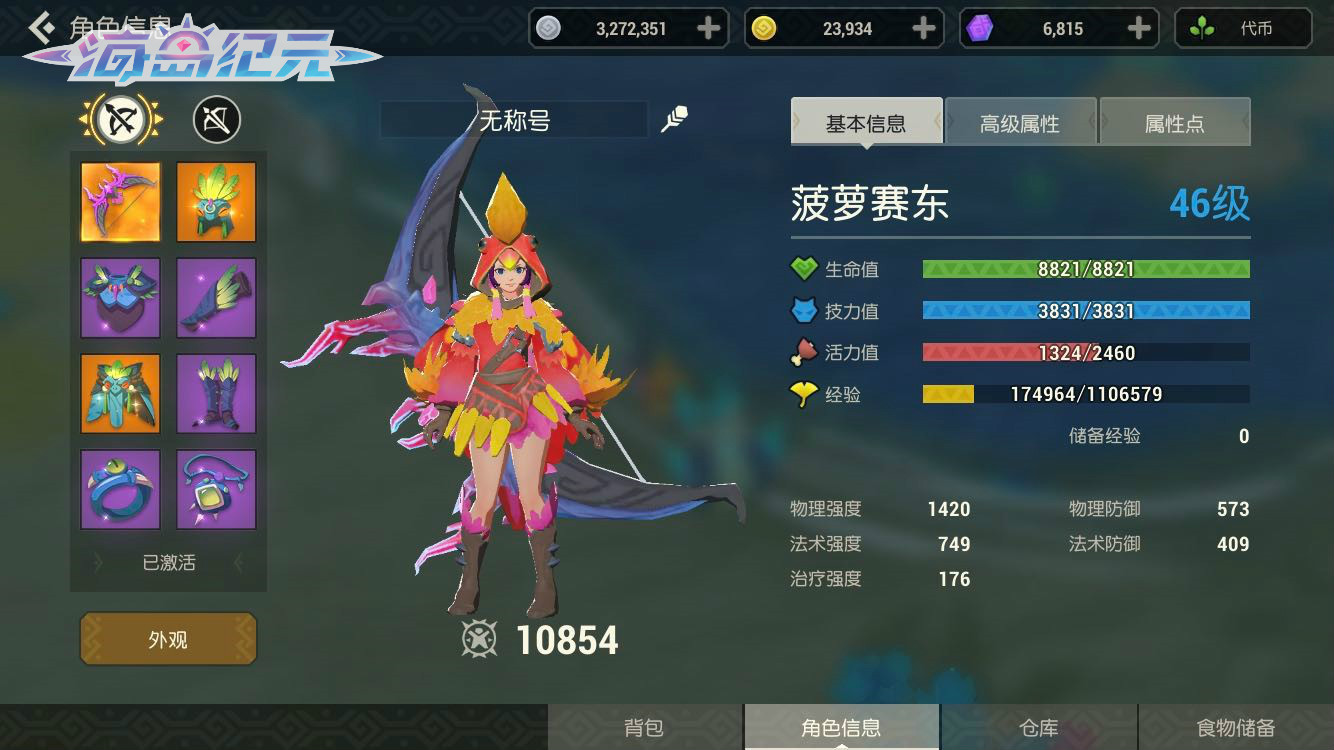The image size is (1334, 750).
Task: Select the purple boots slot
Action: (x=216, y=394)
